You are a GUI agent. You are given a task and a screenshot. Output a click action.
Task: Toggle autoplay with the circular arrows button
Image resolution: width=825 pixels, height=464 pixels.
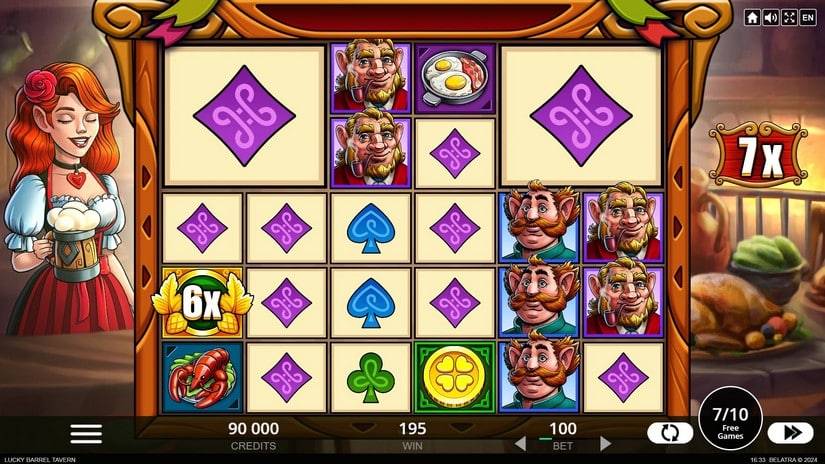[670, 433]
